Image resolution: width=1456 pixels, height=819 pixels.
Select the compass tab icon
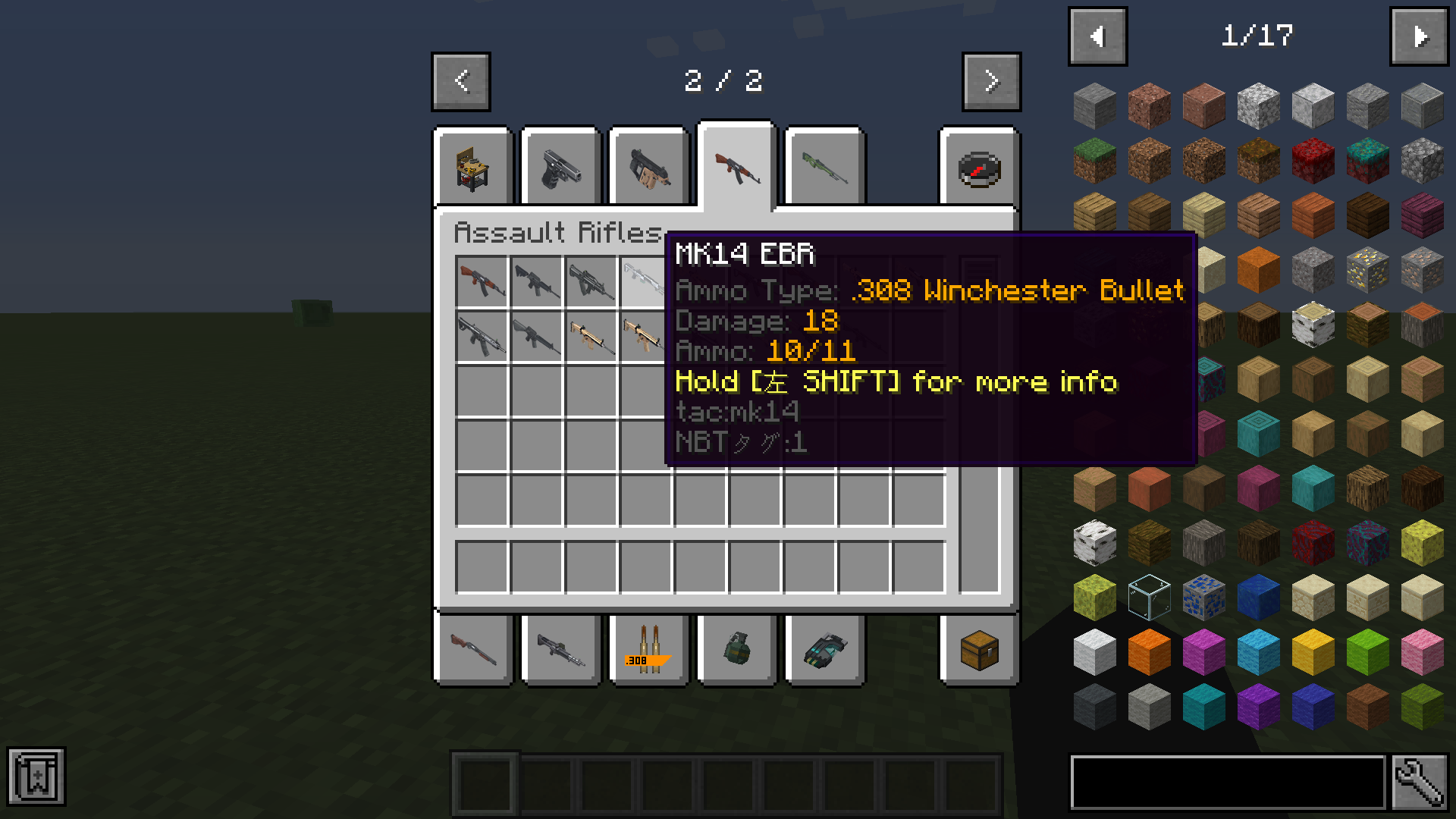(977, 168)
